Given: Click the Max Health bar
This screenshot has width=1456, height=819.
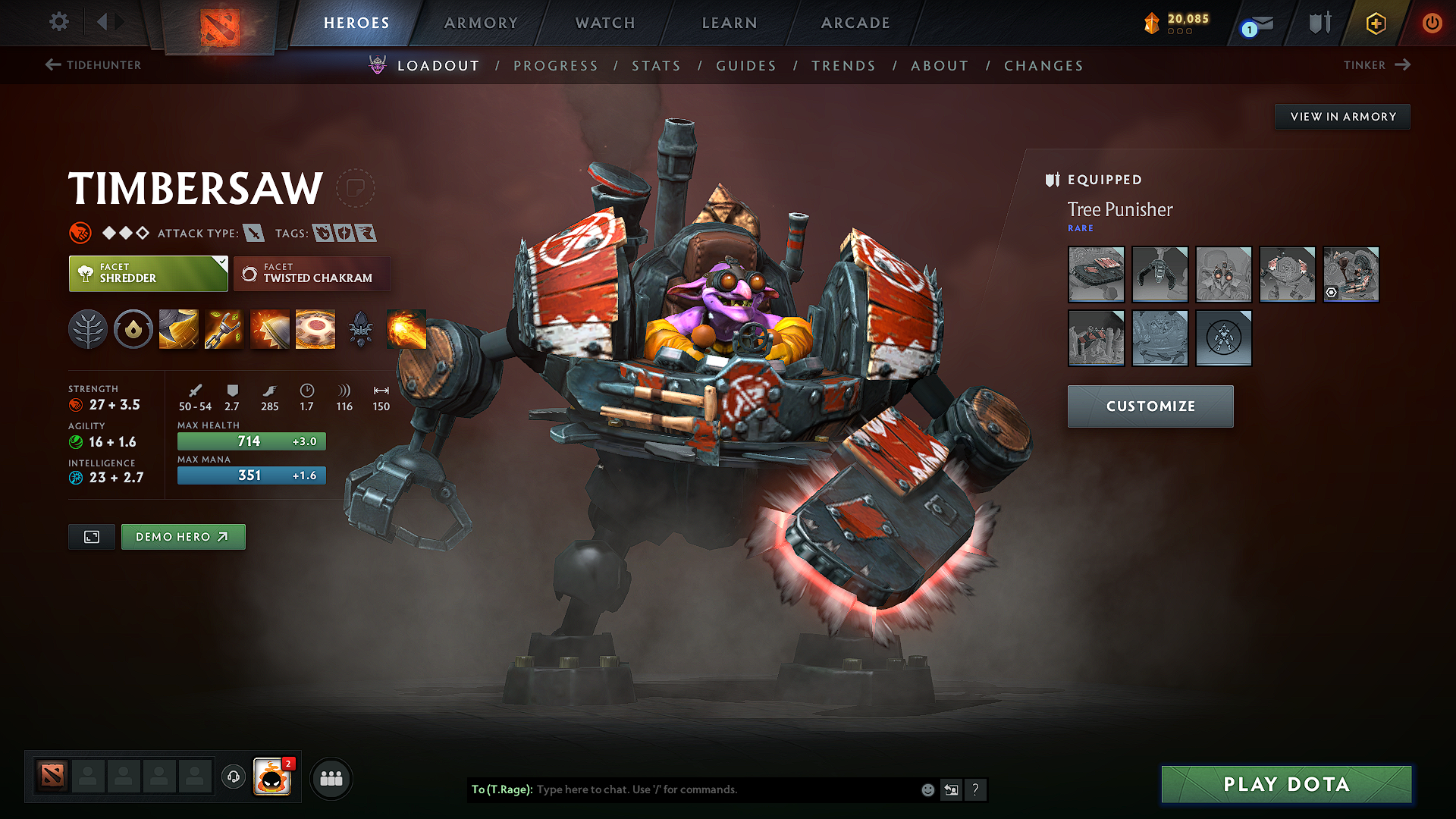Looking at the screenshot, I should 251,441.
